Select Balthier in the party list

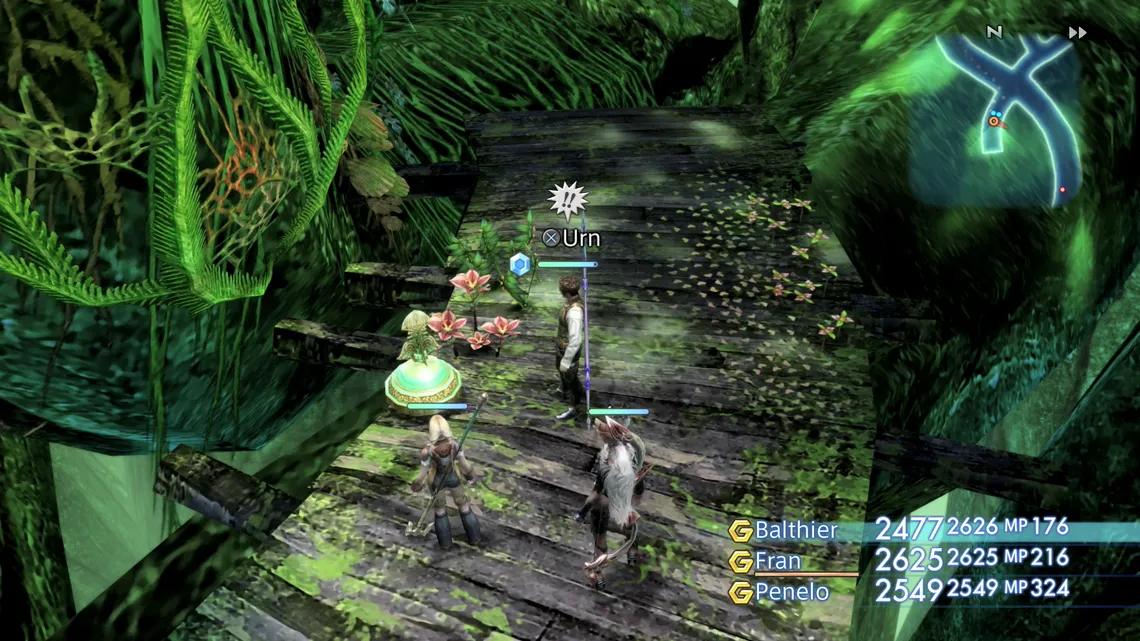coord(796,531)
